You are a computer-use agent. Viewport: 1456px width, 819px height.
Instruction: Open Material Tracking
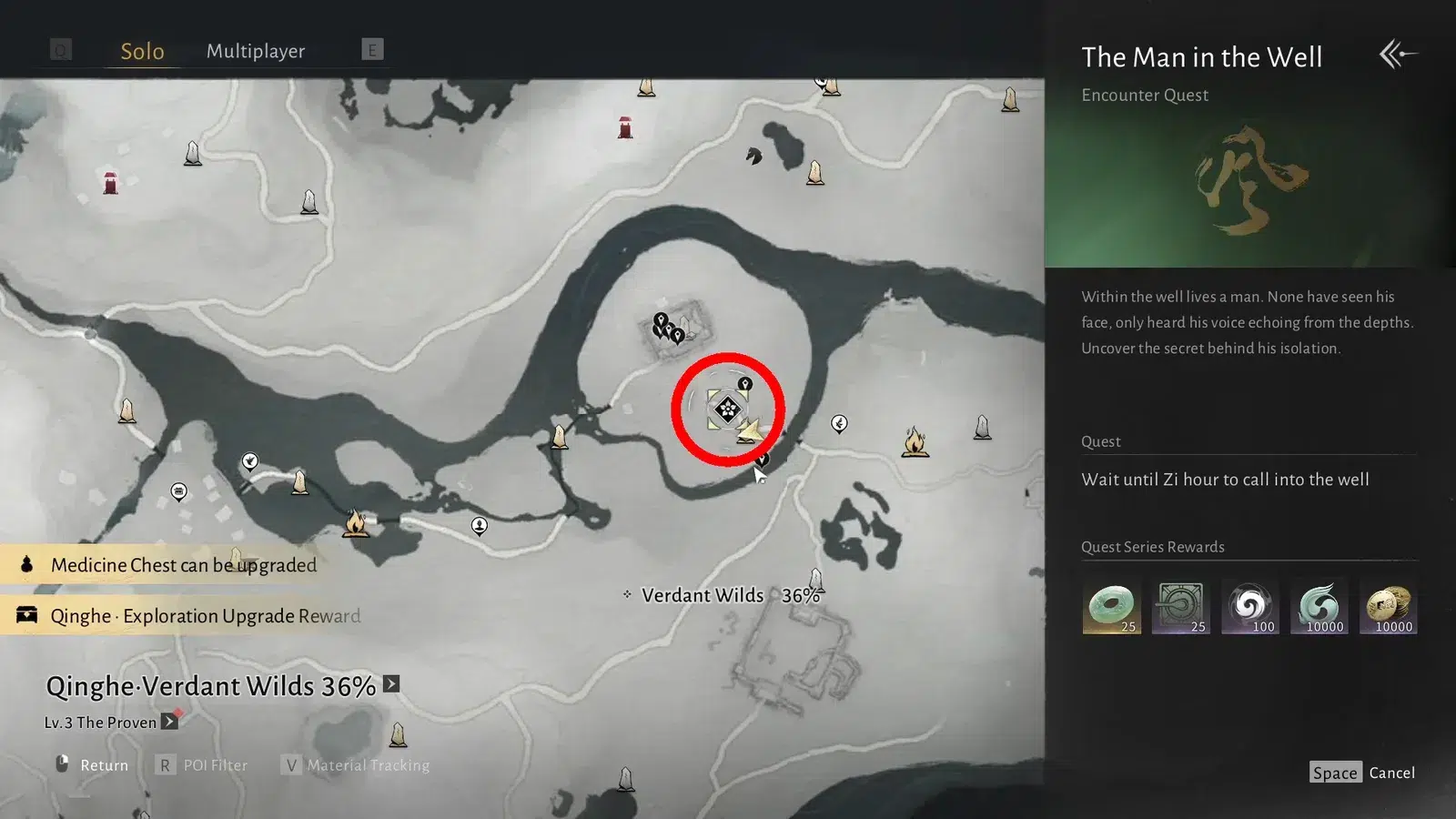[356, 765]
